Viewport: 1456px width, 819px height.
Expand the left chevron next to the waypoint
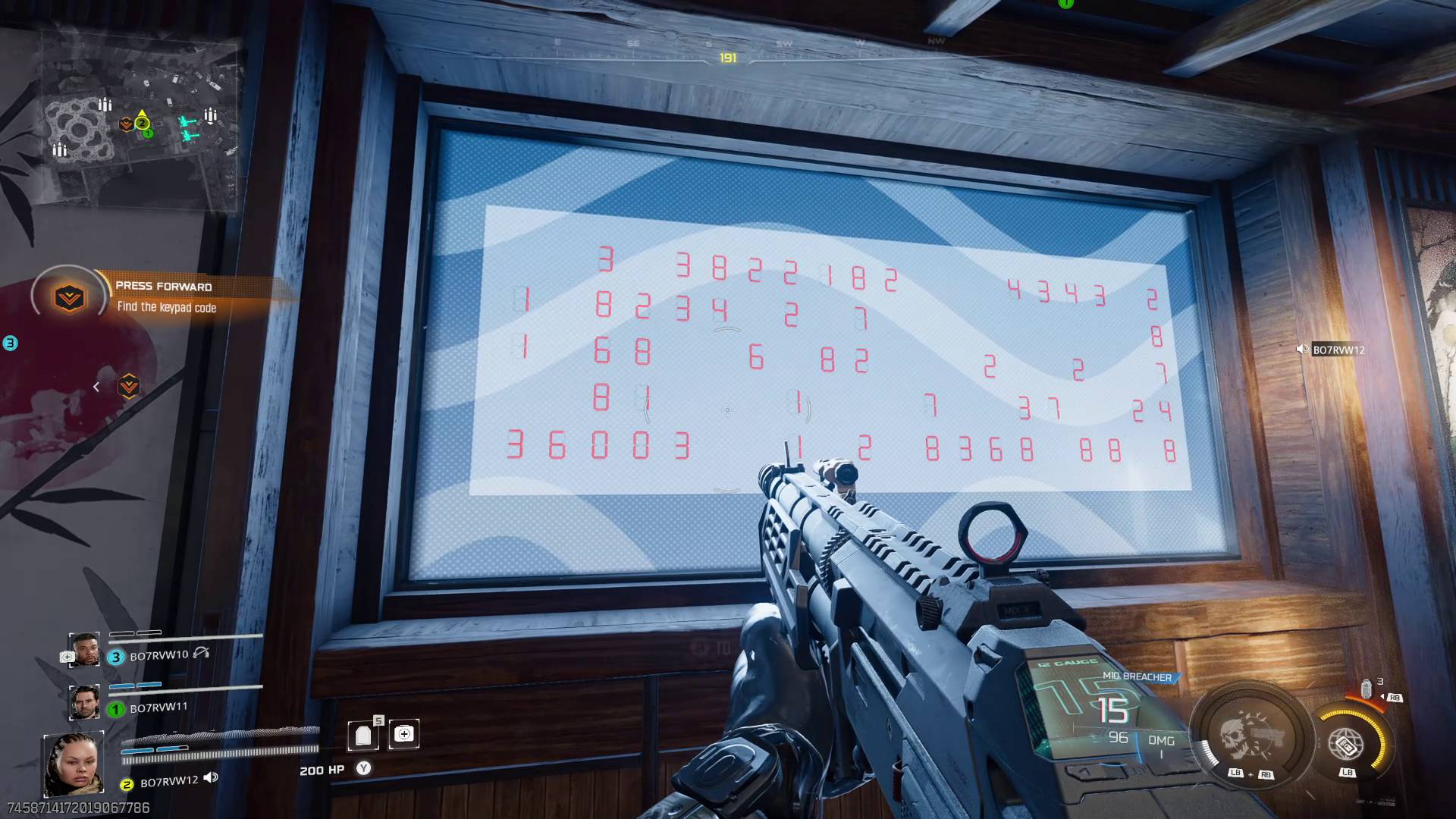pyautogui.click(x=96, y=387)
